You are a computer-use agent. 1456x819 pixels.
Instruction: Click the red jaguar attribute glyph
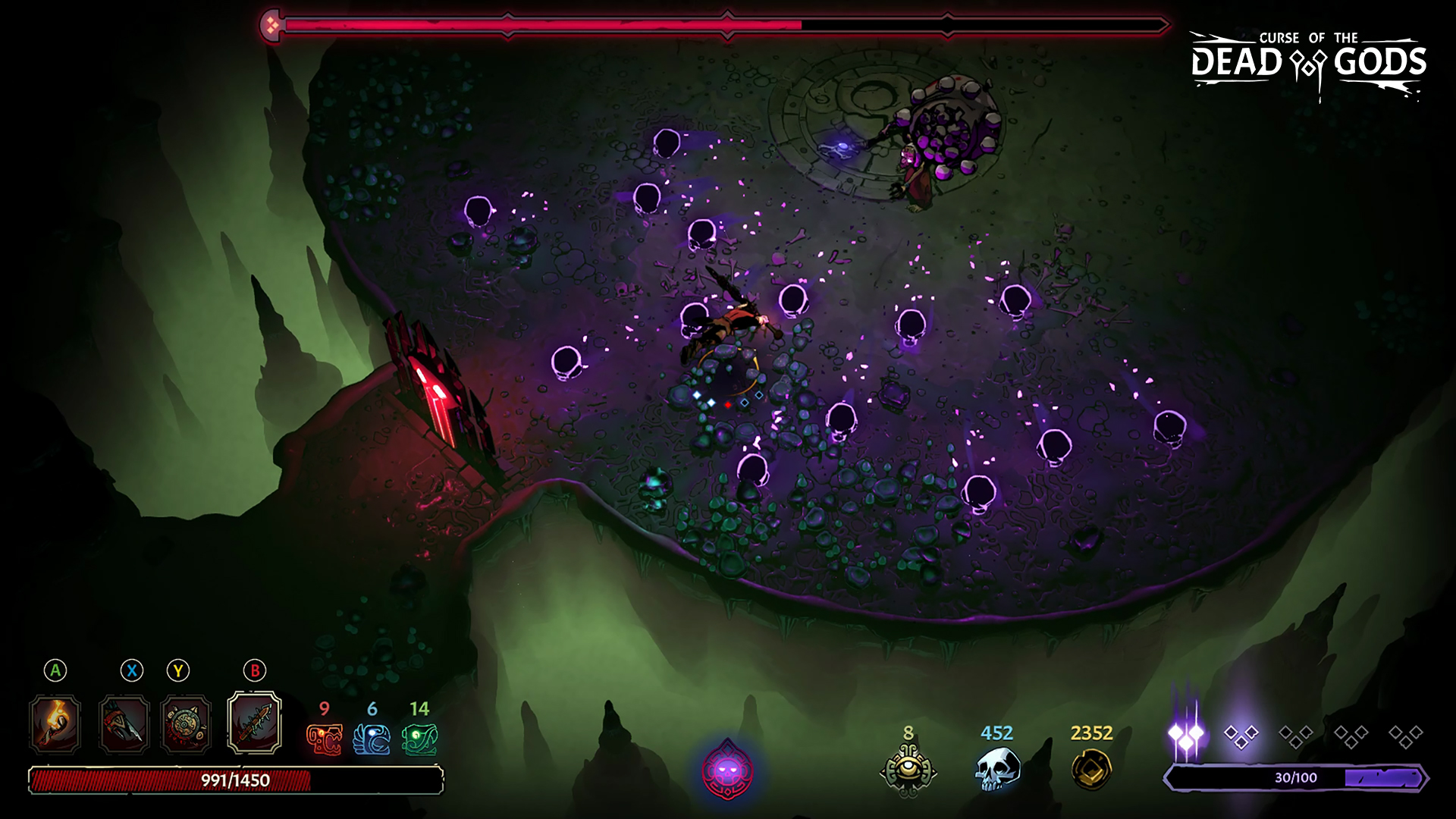324,739
